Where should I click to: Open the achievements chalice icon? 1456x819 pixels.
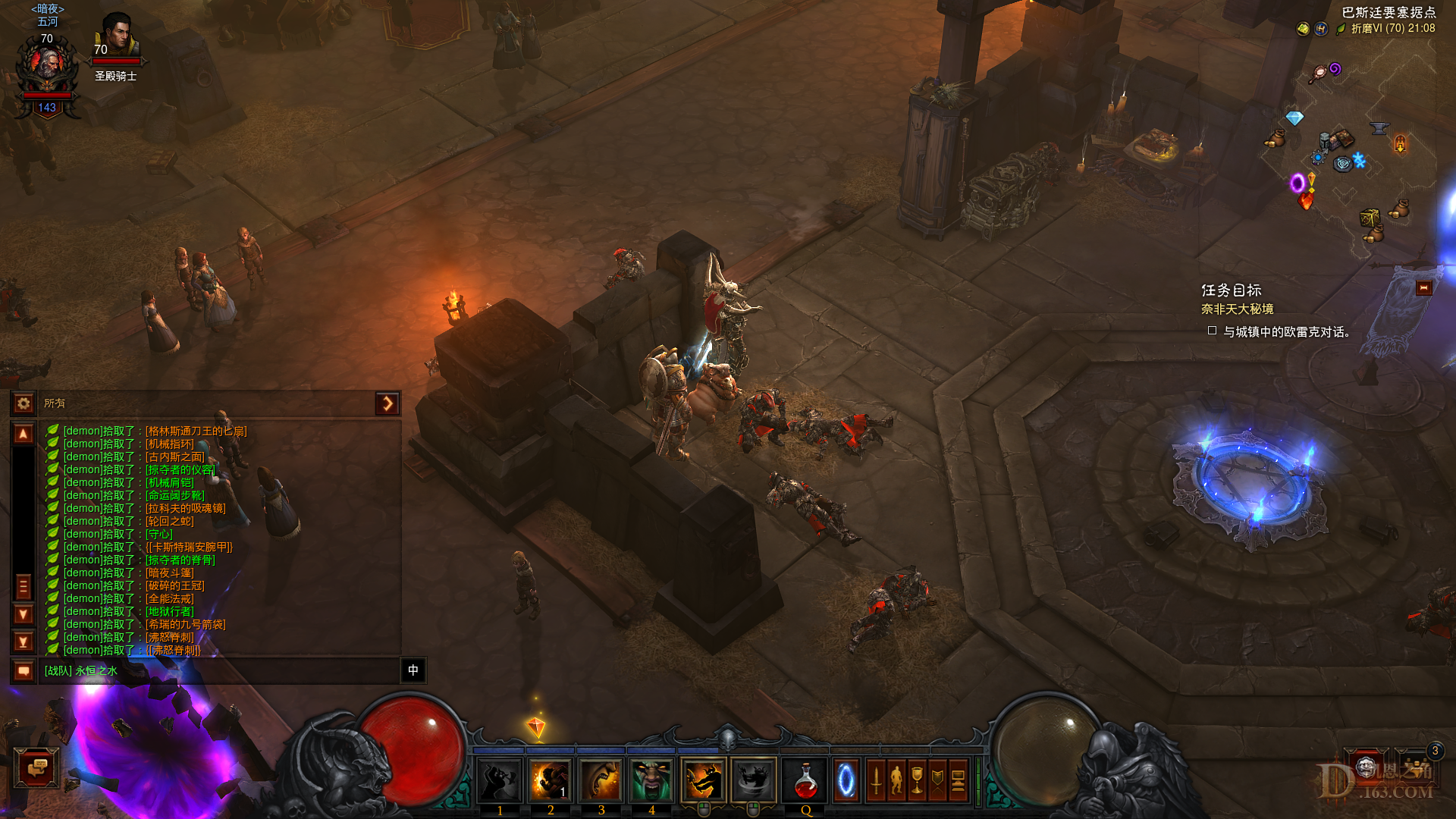[917, 780]
